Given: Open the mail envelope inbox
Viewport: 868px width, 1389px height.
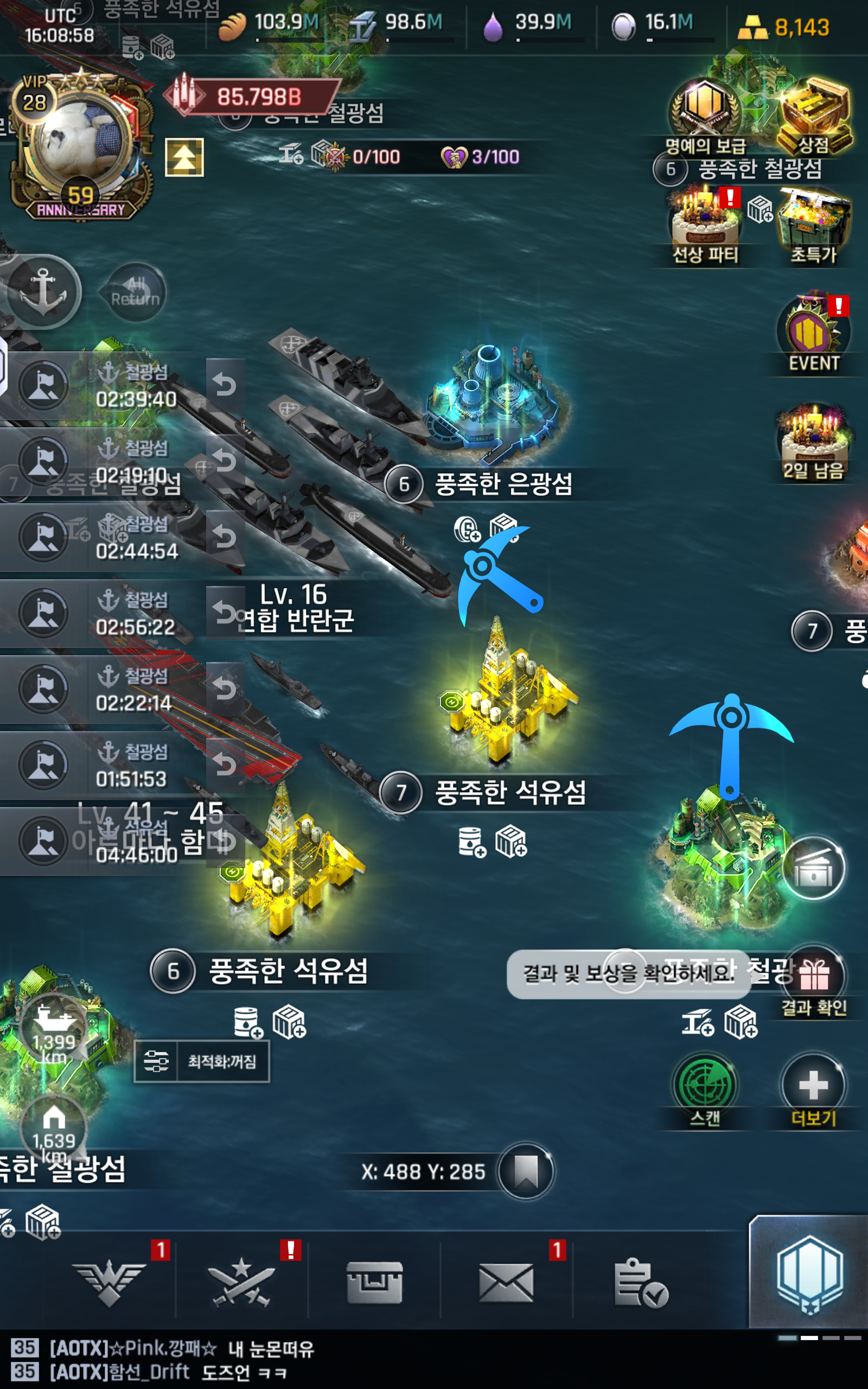Looking at the screenshot, I should [506, 1283].
